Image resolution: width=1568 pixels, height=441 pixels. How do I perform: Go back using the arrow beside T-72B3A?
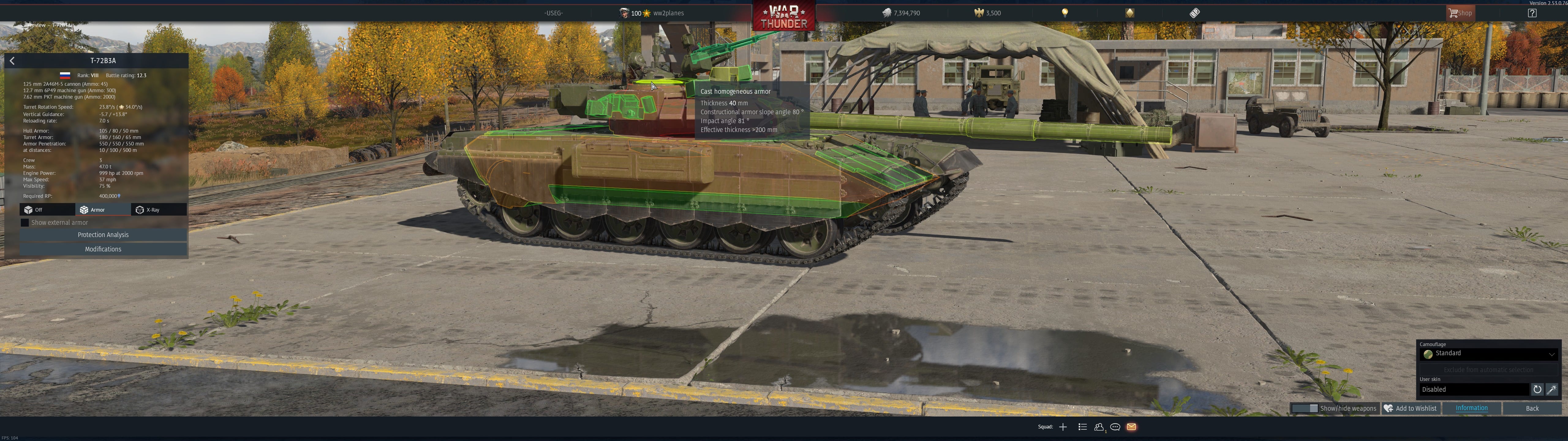coord(12,61)
